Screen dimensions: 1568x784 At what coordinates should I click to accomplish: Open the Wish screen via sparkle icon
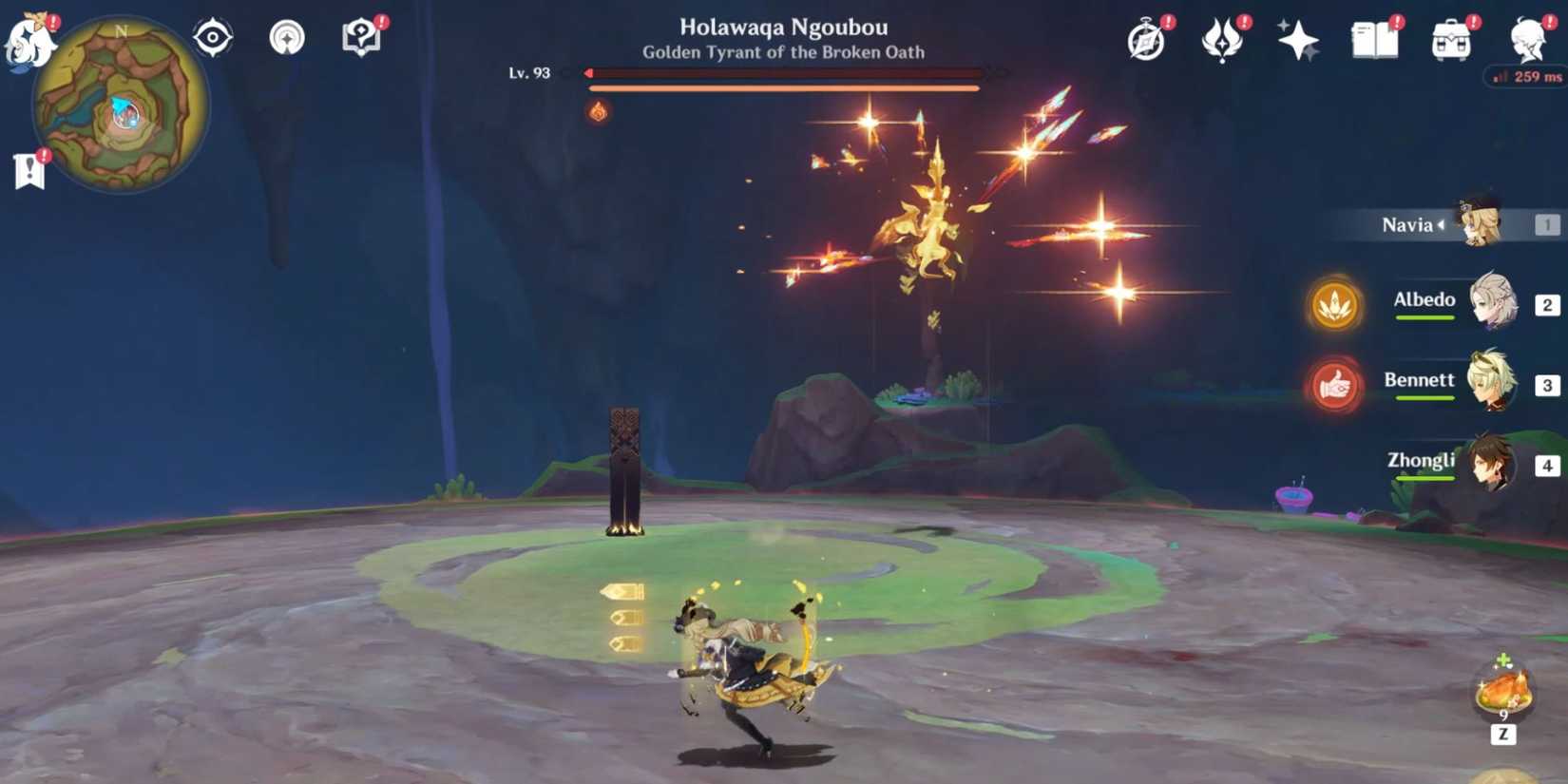[1298, 40]
